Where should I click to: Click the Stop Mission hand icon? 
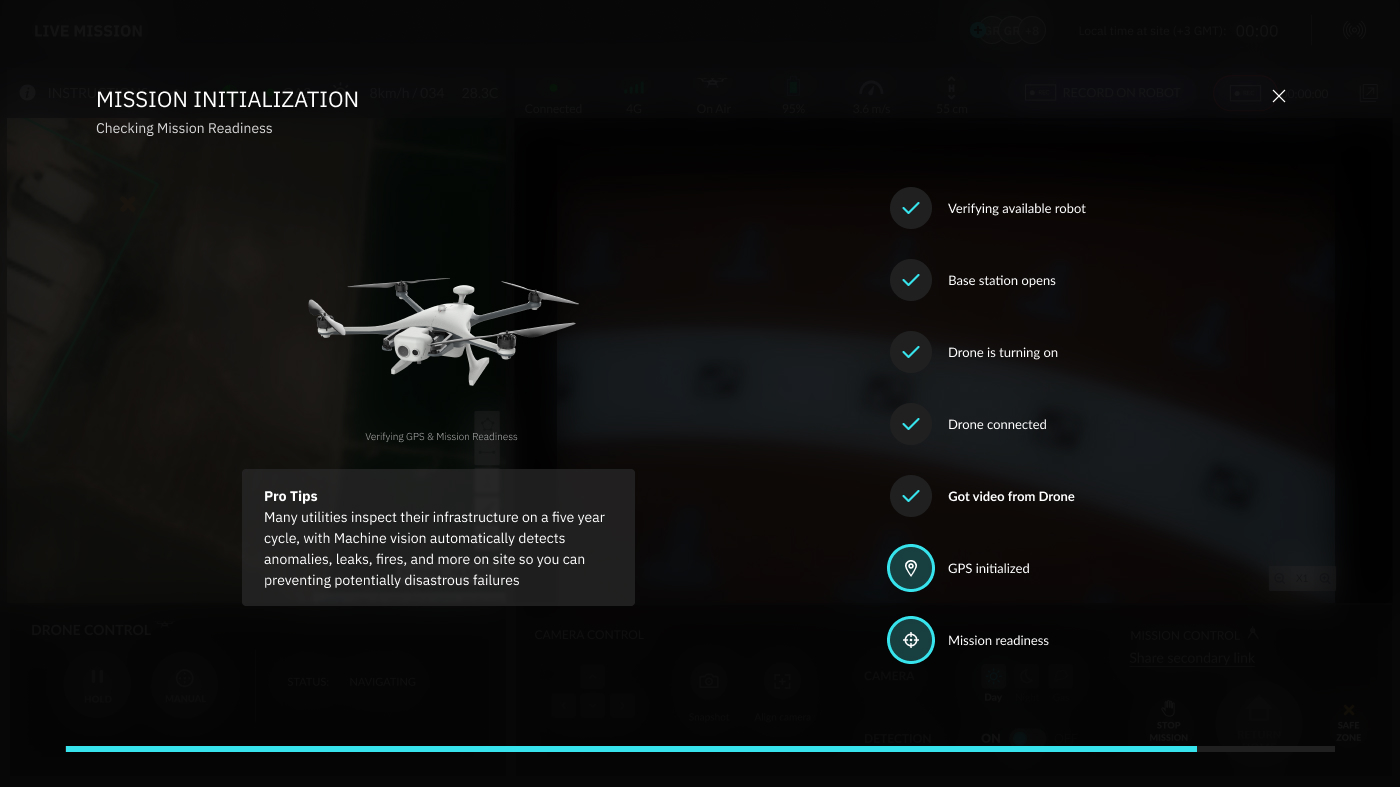pyautogui.click(x=1167, y=708)
